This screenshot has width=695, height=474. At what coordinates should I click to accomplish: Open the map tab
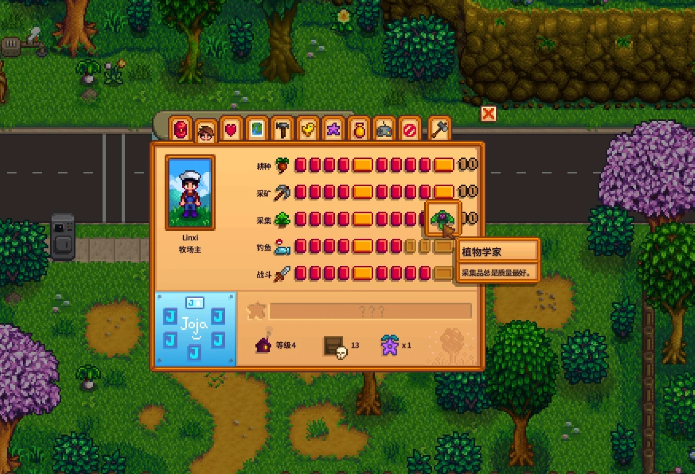coord(257,129)
